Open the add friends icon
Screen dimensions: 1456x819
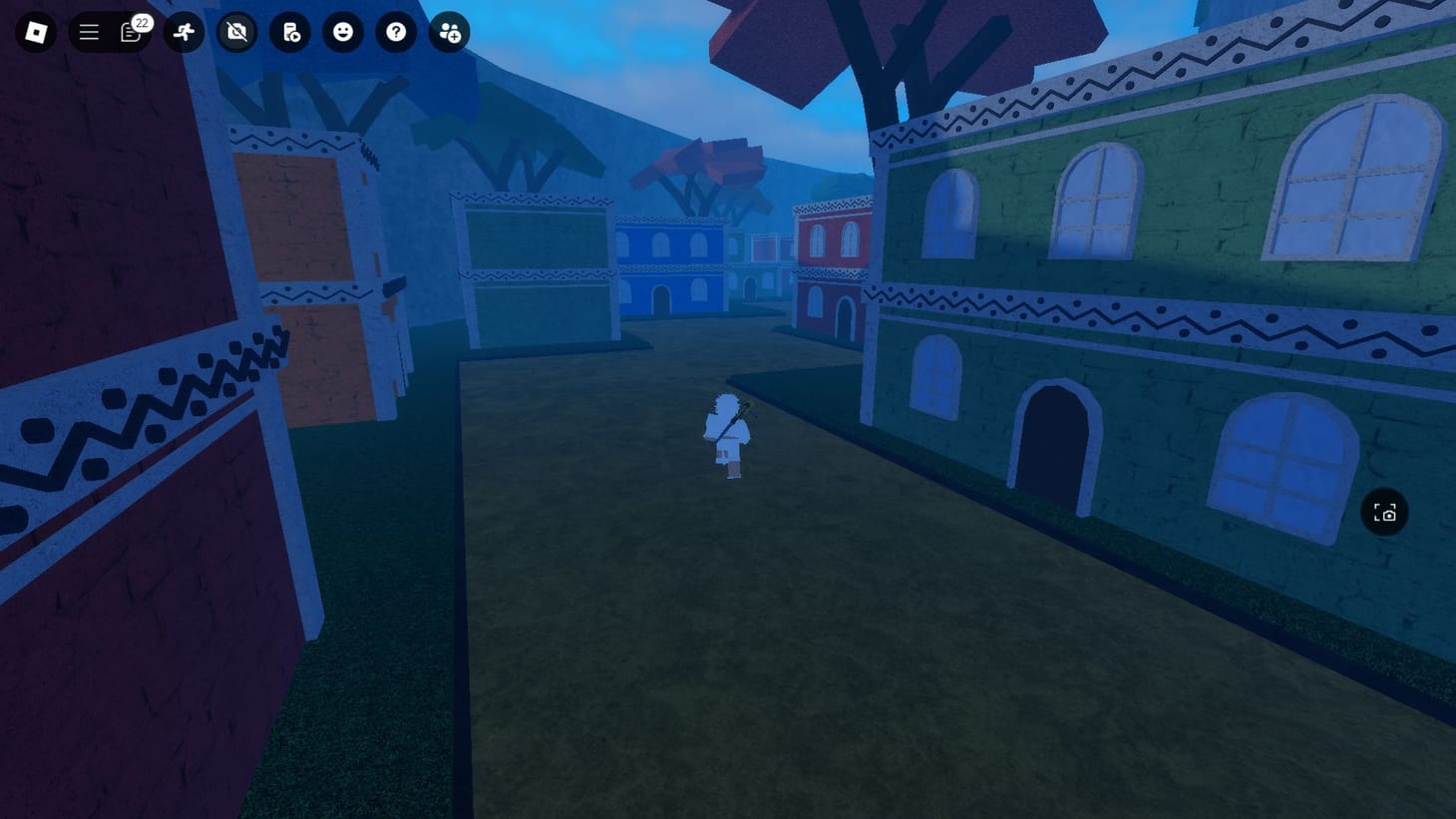click(x=448, y=32)
